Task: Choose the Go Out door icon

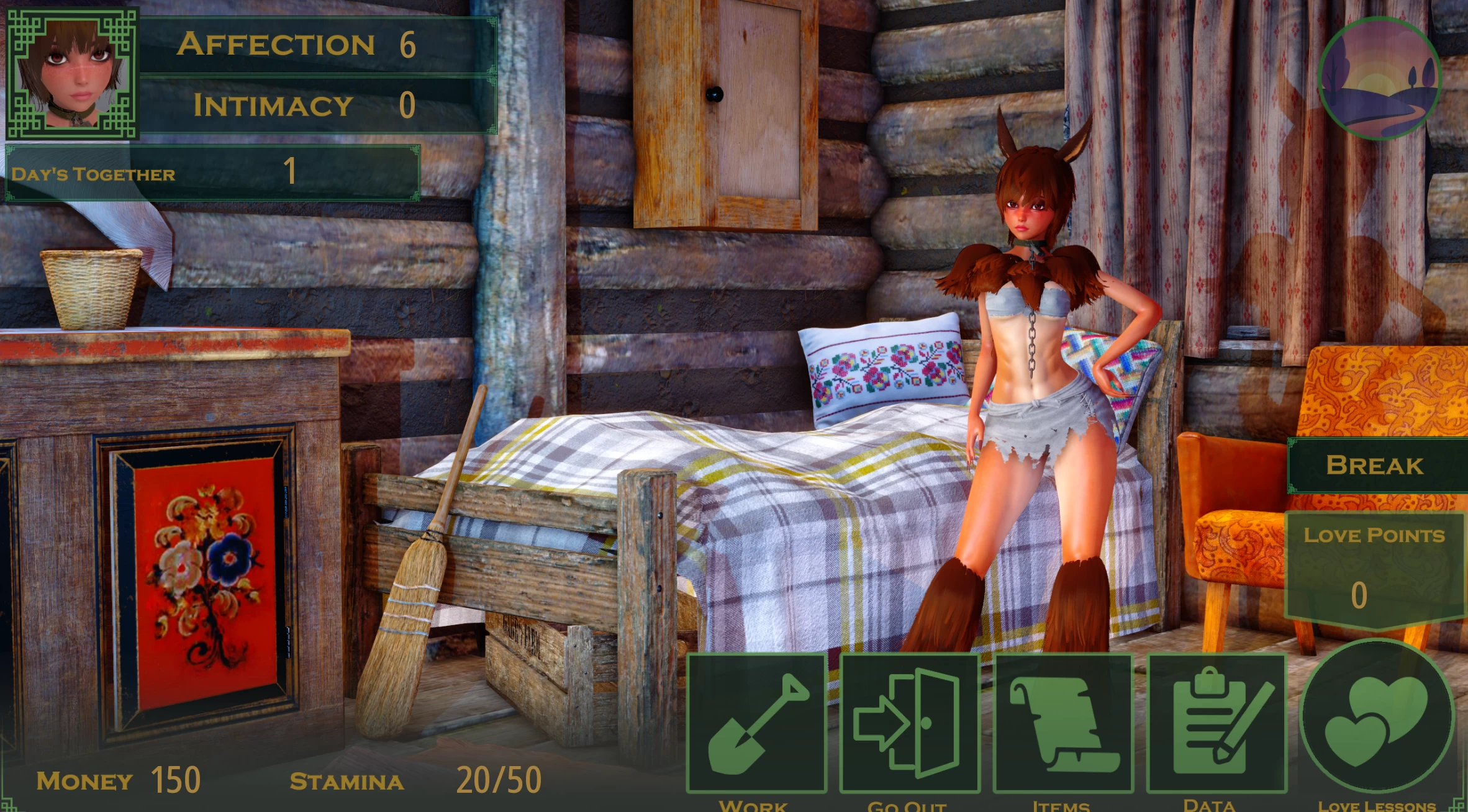Action: (x=910, y=724)
